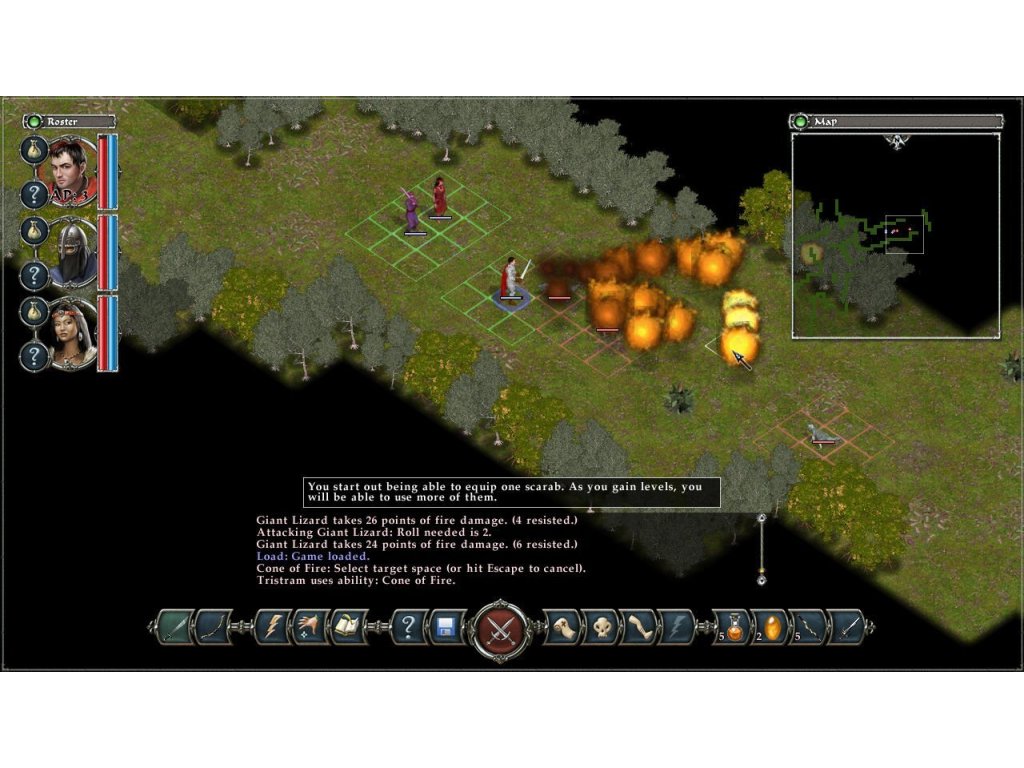Select the bent arm icon in action bar

tap(638, 627)
